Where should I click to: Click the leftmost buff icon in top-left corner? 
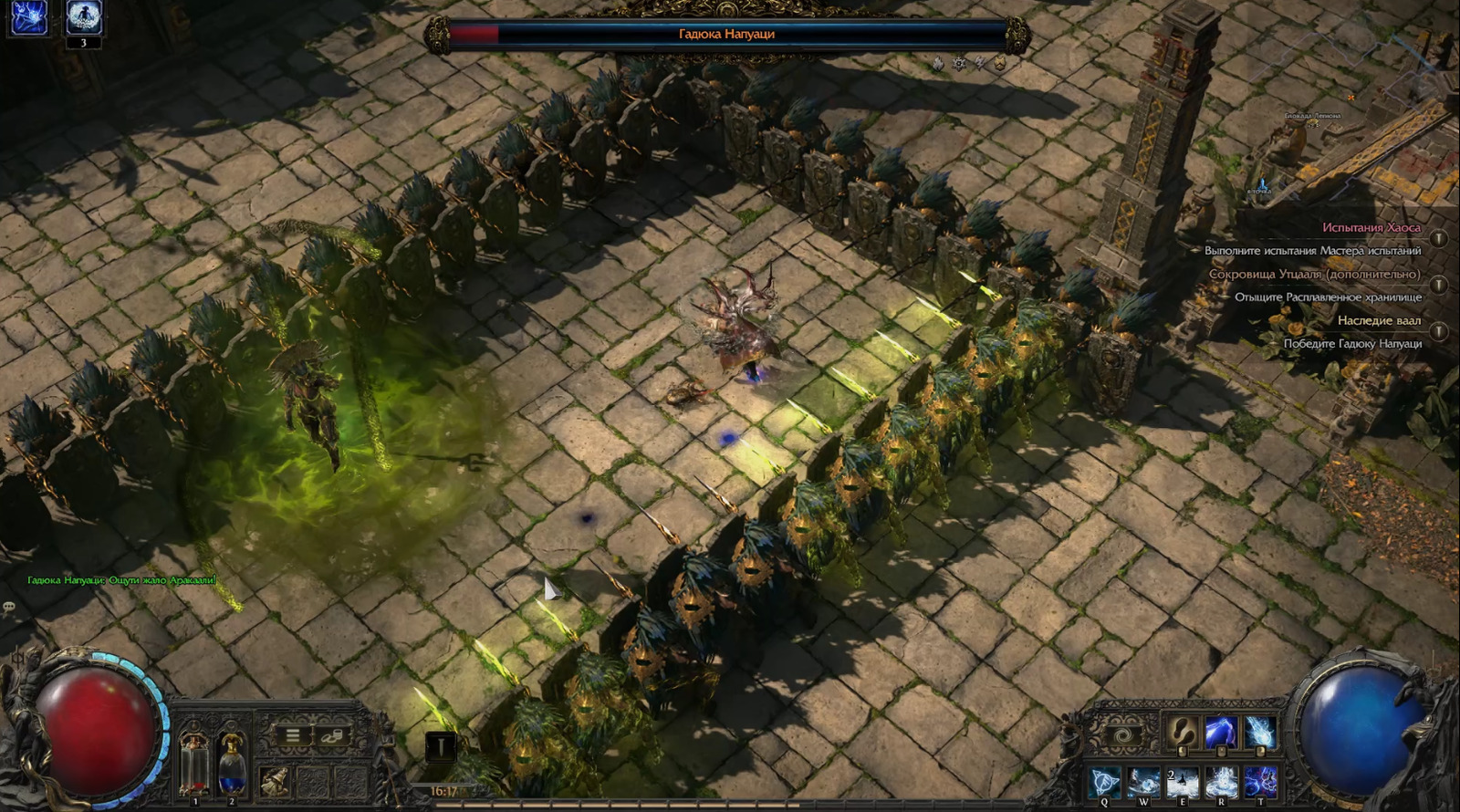[x=29, y=16]
